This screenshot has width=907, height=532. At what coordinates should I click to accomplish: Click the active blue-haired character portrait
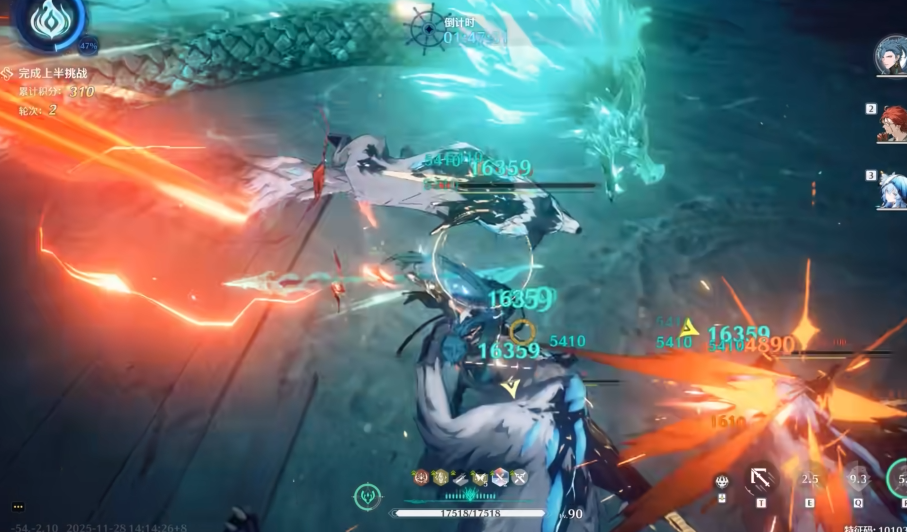tap(891, 55)
